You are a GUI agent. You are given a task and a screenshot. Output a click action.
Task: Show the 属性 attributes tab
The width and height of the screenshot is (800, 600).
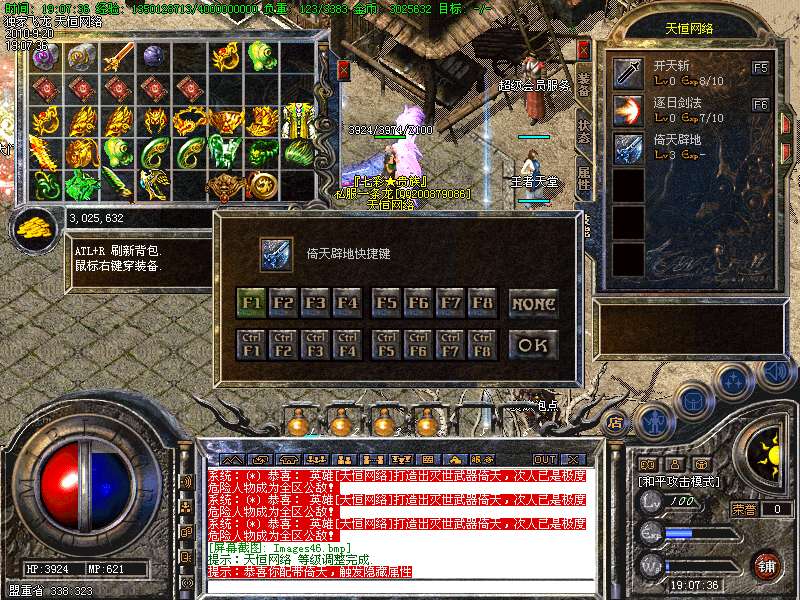click(585, 178)
